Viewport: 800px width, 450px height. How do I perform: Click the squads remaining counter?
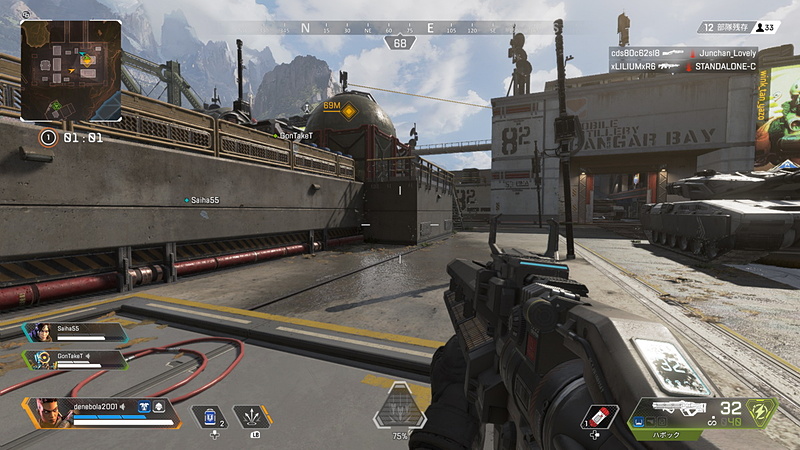(x=723, y=28)
